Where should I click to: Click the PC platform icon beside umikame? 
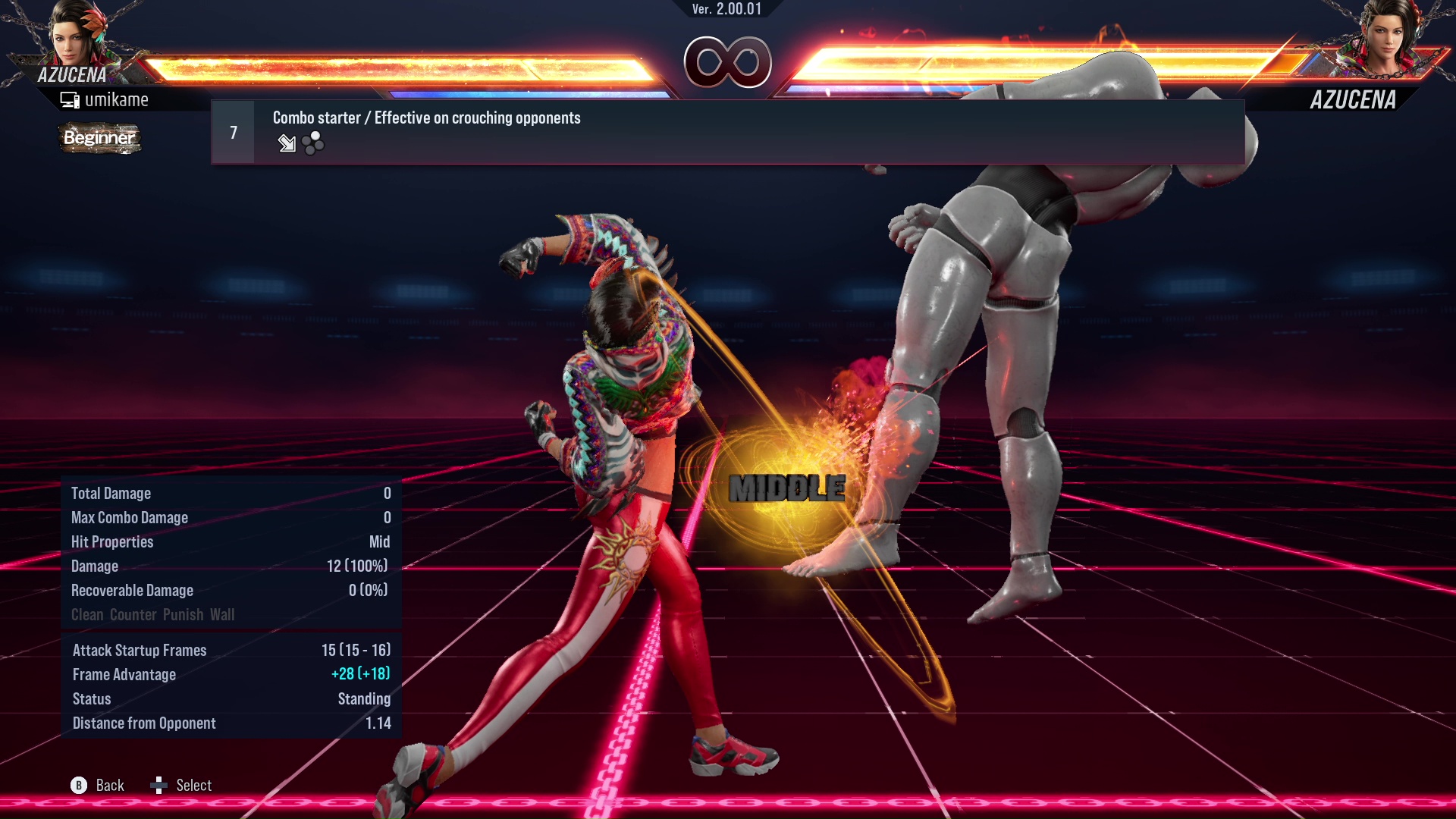[69, 99]
